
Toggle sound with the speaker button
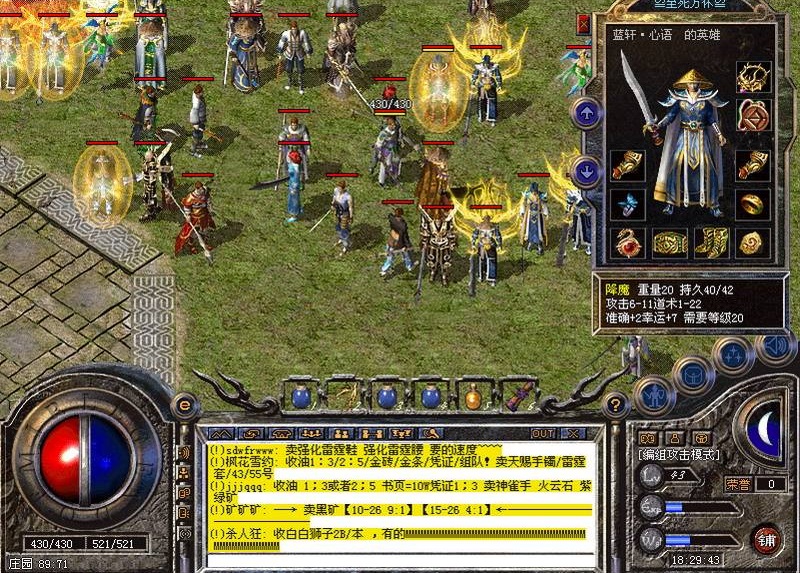point(773,347)
